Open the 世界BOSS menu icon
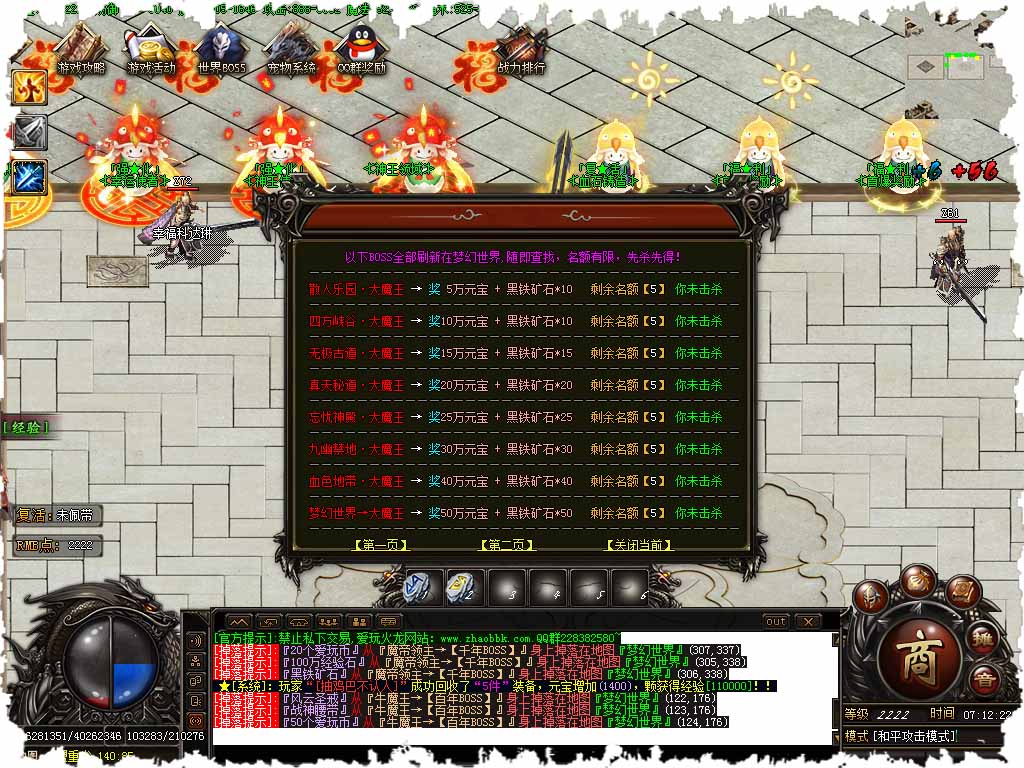1024x768 pixels. tap(221, 50)
